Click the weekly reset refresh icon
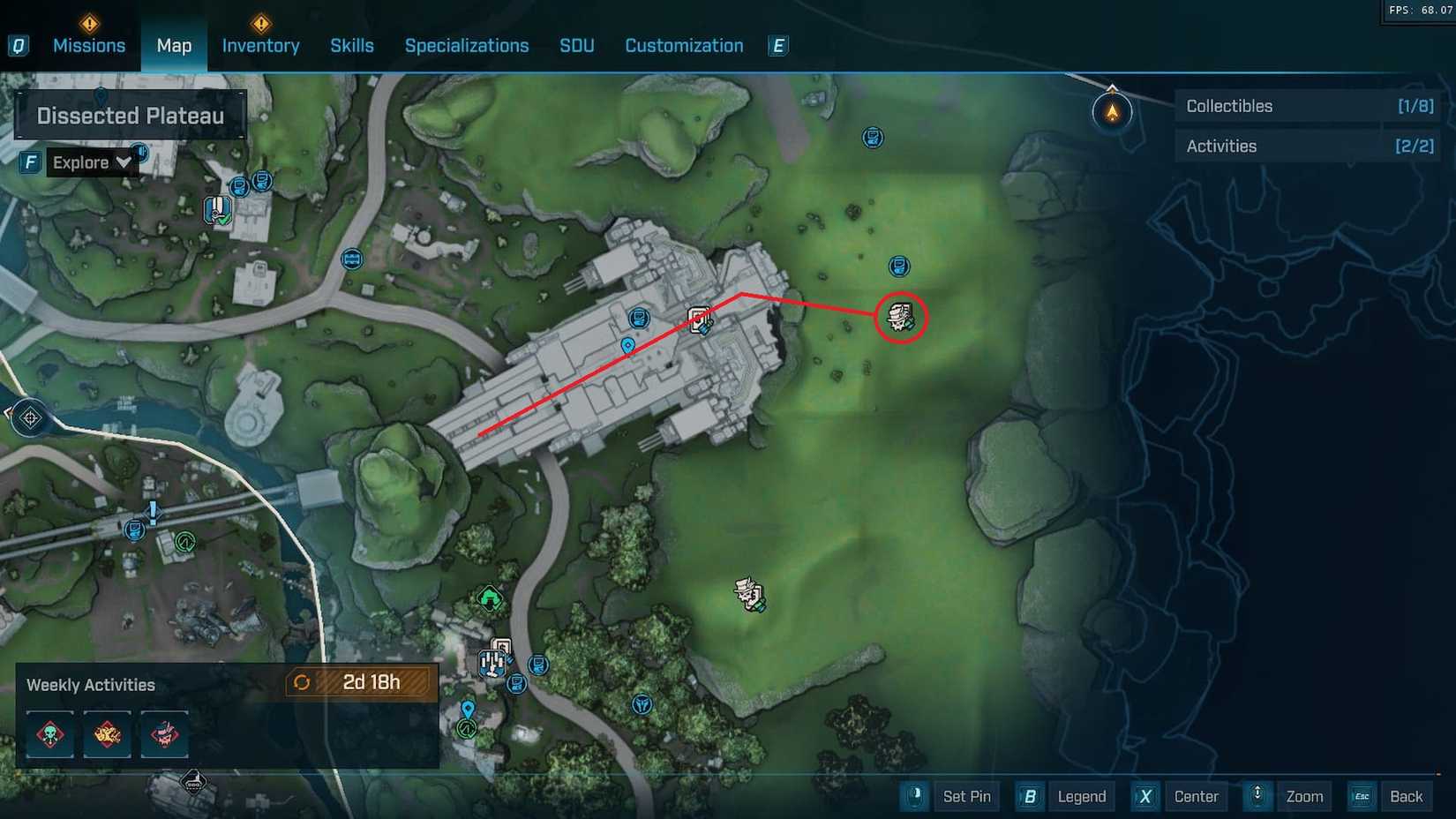The width and height of the screenshot is (1456, 819). (x=304, y=681)
